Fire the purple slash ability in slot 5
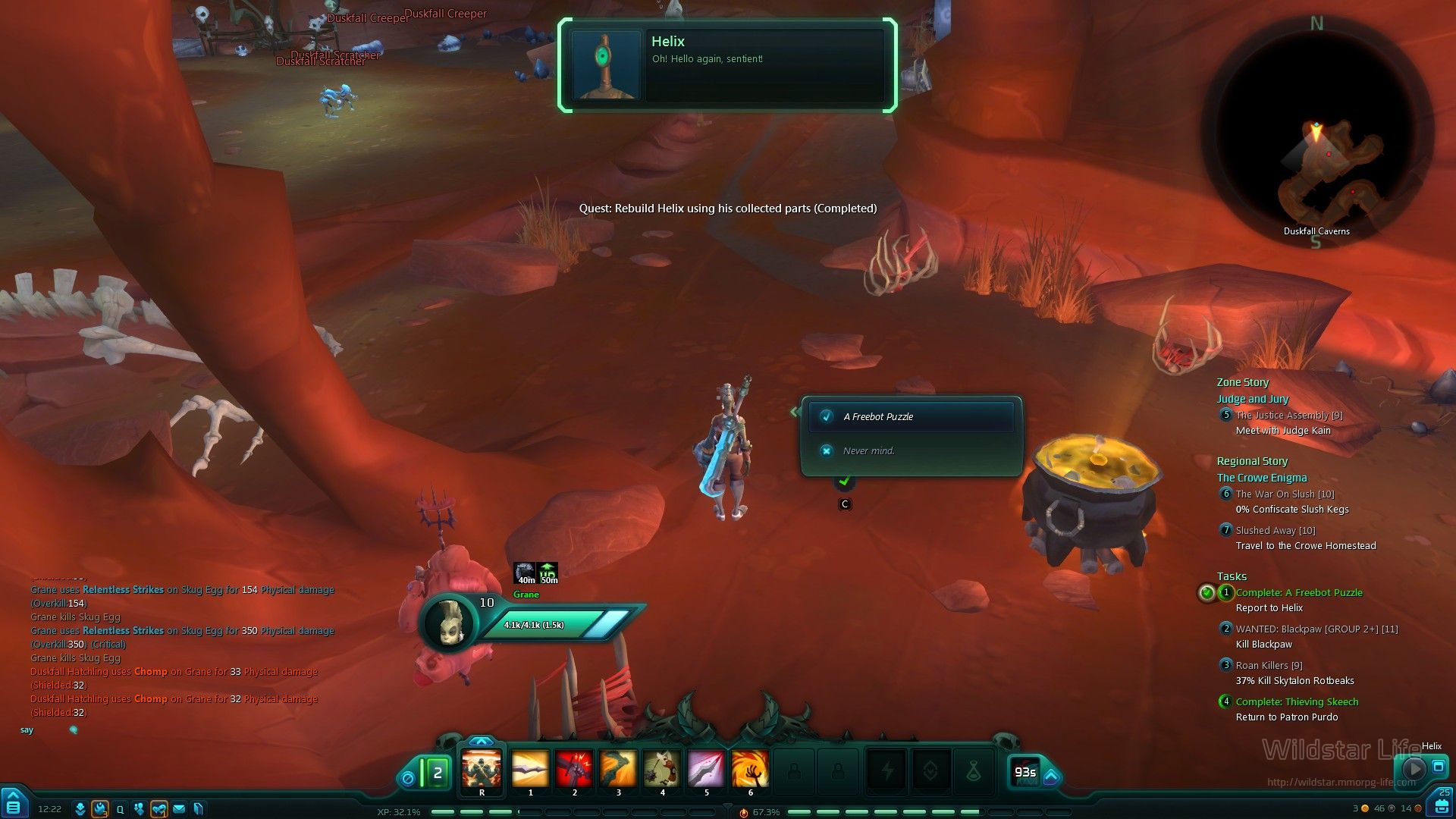Screen dimensions: 1456x819 (706, 769)
